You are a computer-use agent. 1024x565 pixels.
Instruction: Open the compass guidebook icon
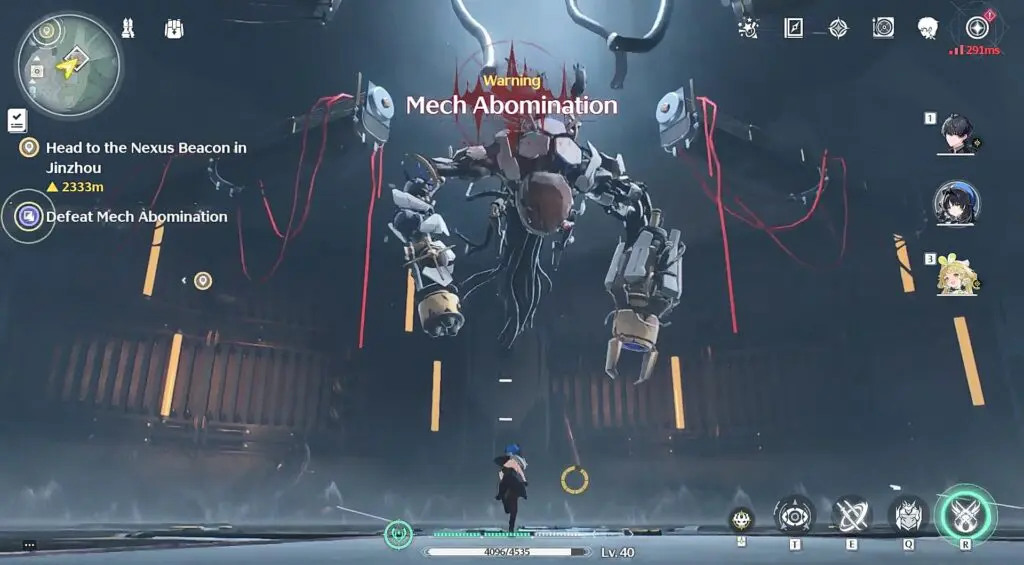click(793, 28)
